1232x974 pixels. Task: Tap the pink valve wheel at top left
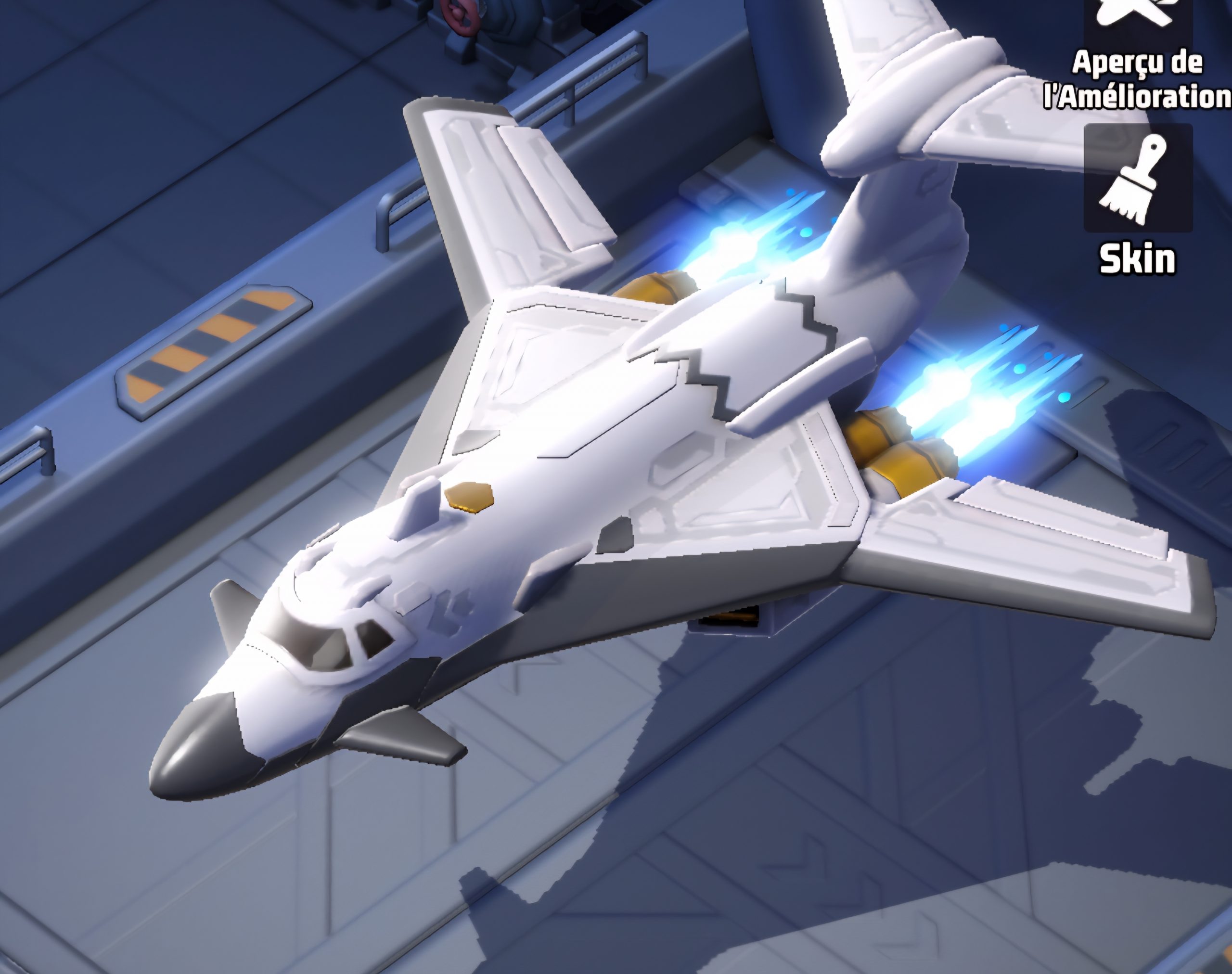[456, 14]
